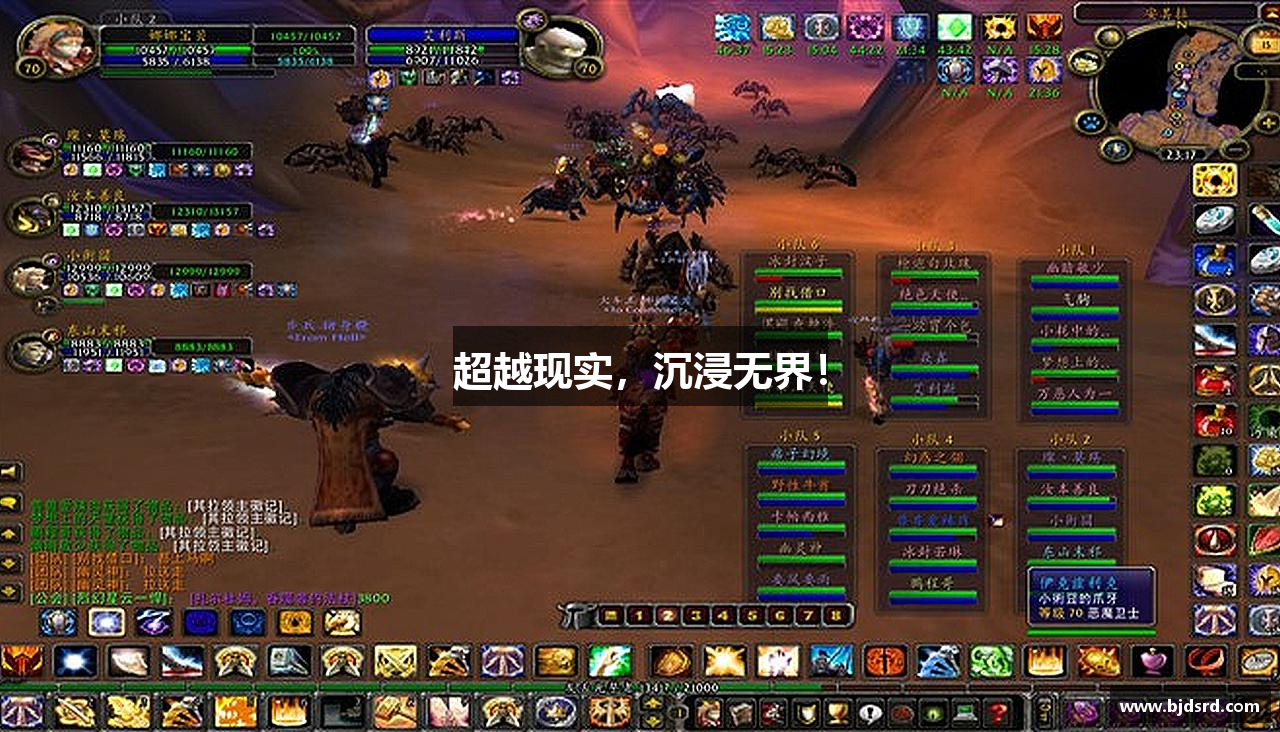Click the tracking paw icon beside the minimap
This screenshot has width=1280, height=732.
1092,122
